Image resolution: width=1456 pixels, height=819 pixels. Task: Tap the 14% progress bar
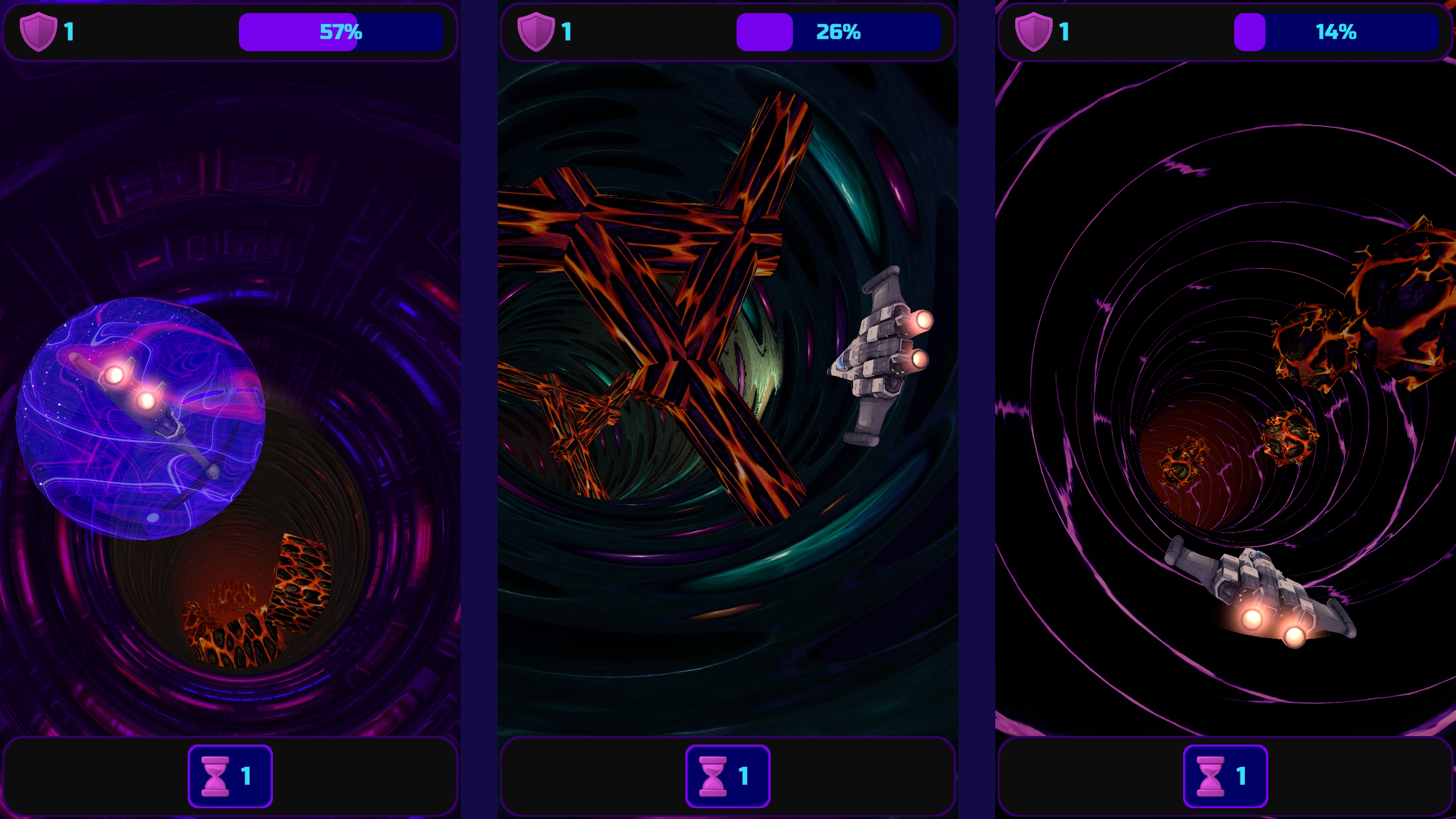tap(1337, 32)
